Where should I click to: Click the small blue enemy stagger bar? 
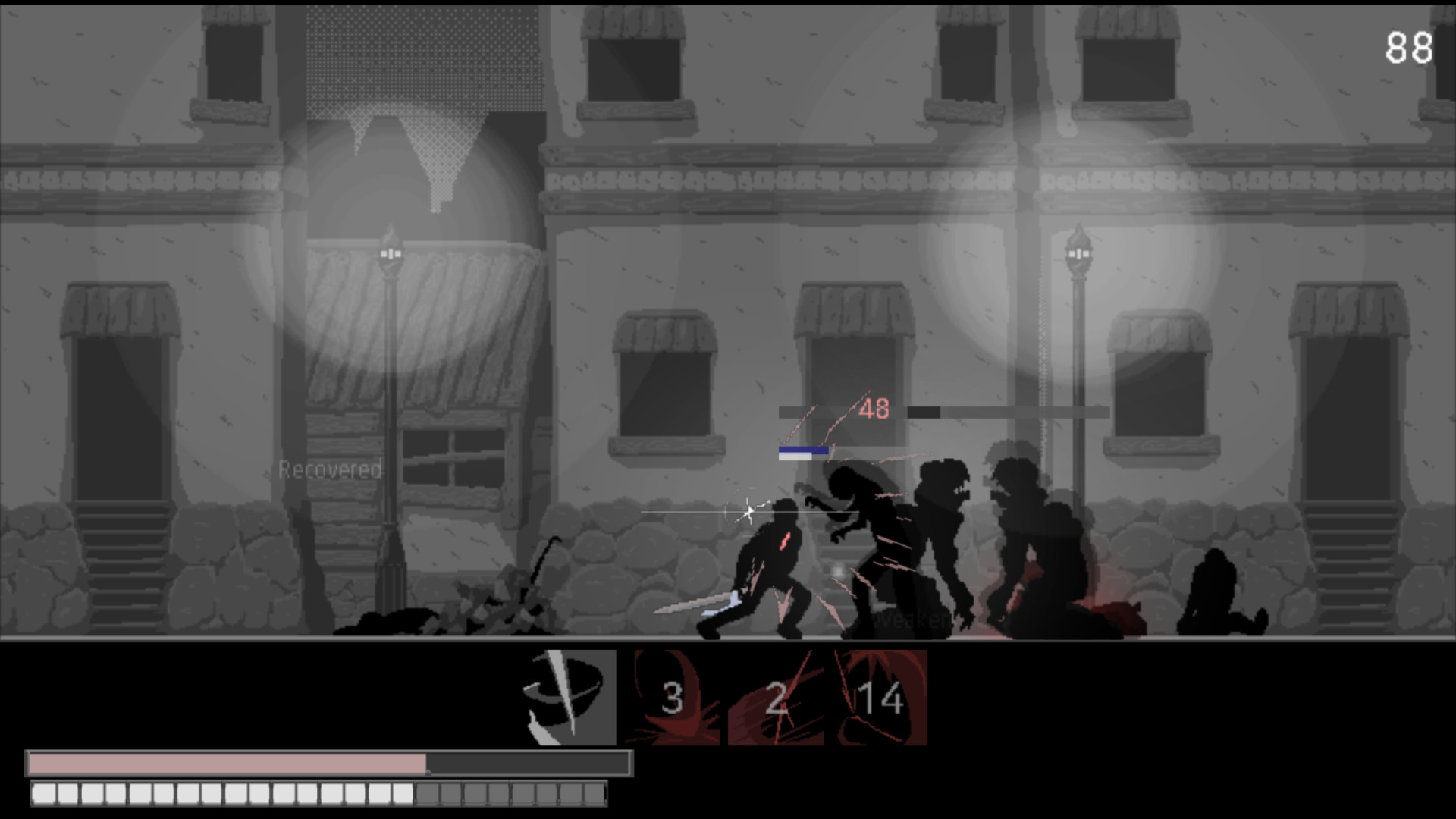coord(802,451)
